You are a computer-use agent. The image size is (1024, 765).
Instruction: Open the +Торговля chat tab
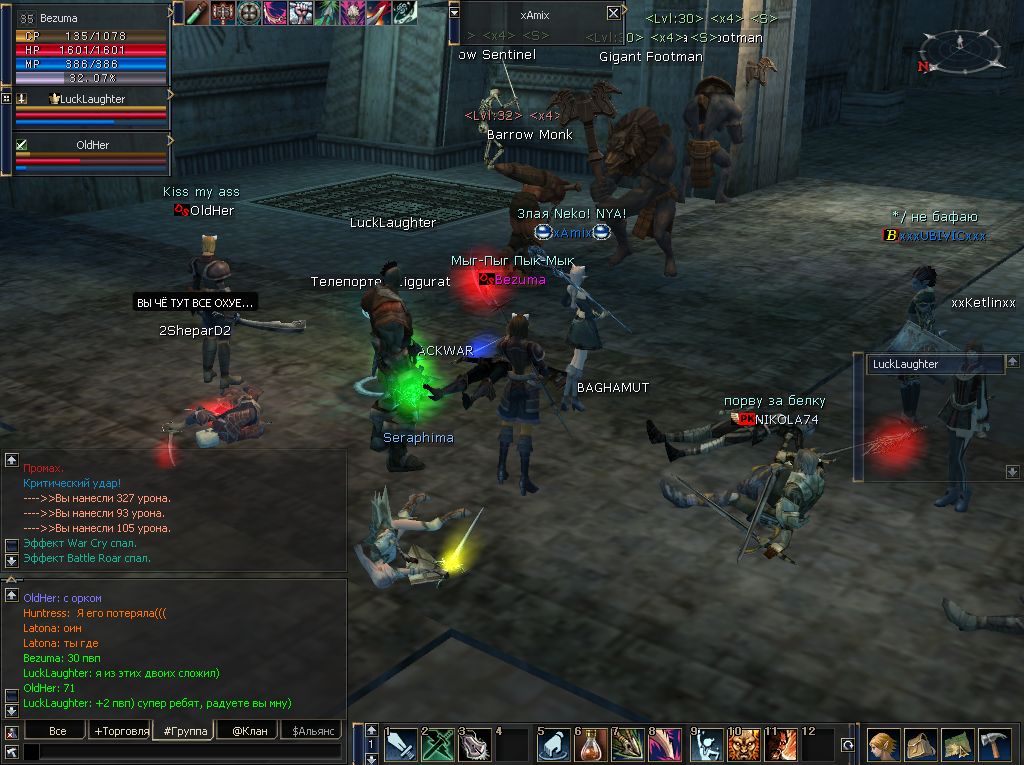(120, 731)
